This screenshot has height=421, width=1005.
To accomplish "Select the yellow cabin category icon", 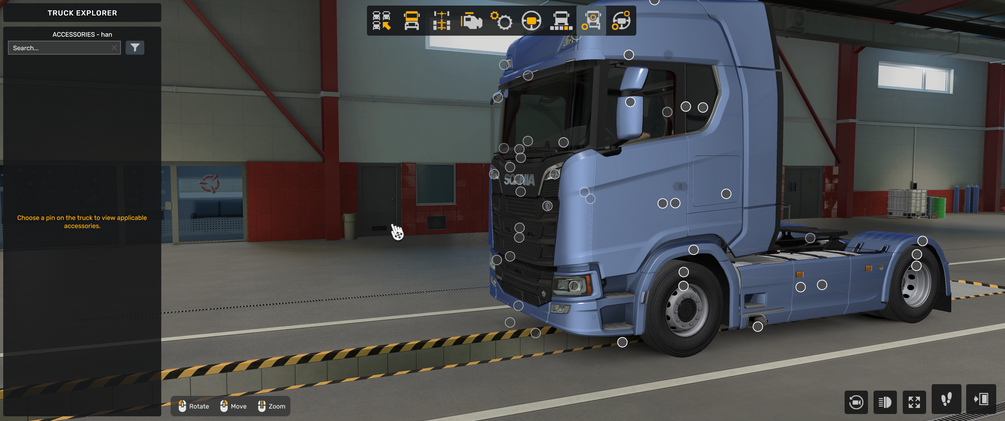I will (411, 21).
